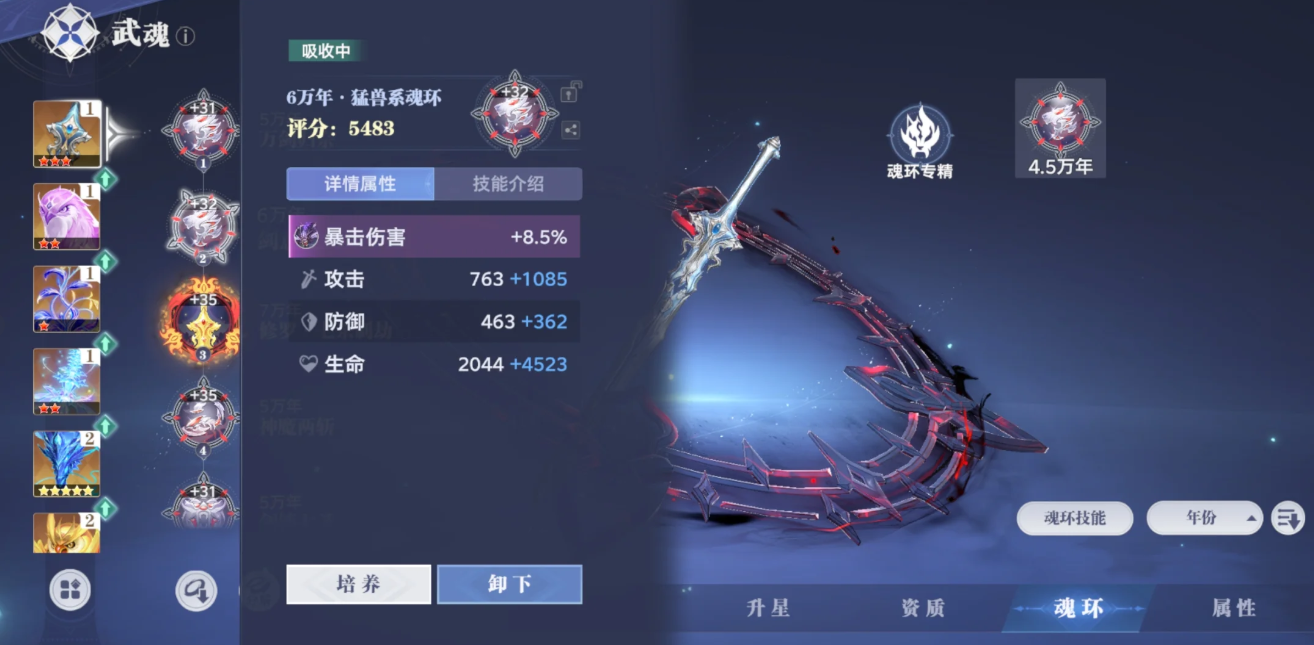Select the blue flower martial soul portrait
This screenshot has width=1314, height=645.
[x=66, y=298]
